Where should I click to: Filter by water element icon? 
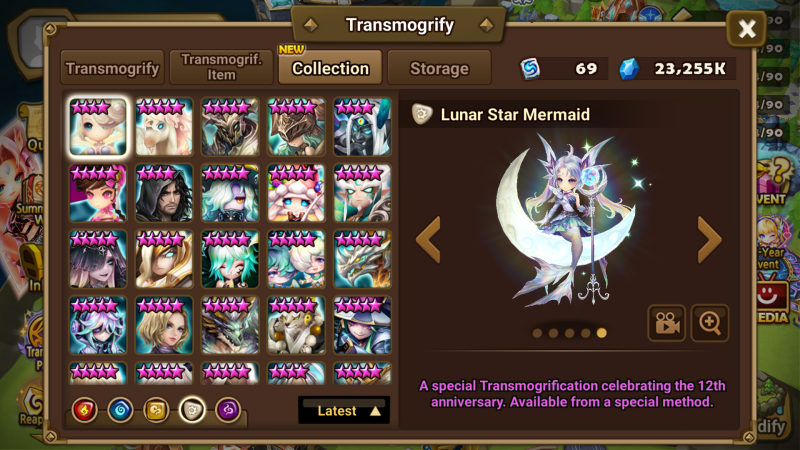[x=121, y=409]
